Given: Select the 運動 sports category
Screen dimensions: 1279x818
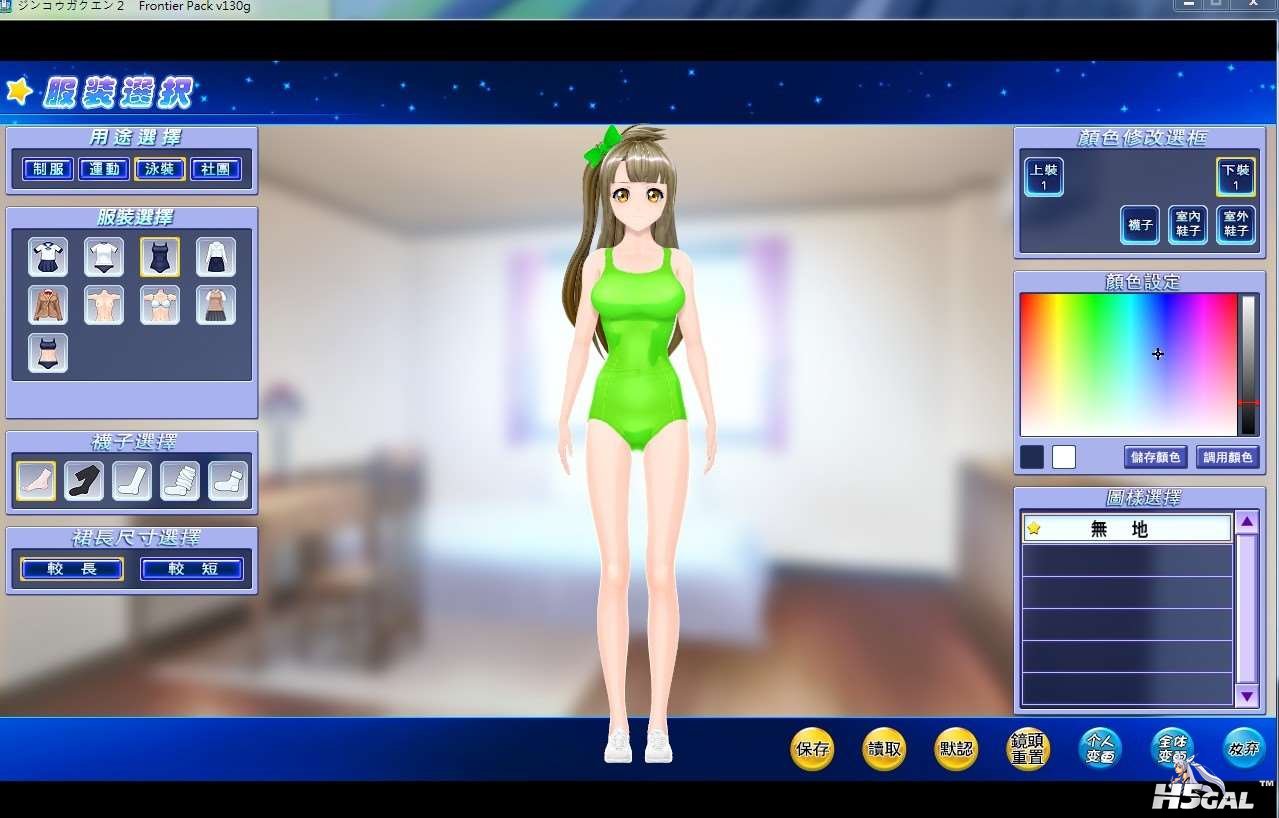Looking at the screenshot, I should 104,169.
